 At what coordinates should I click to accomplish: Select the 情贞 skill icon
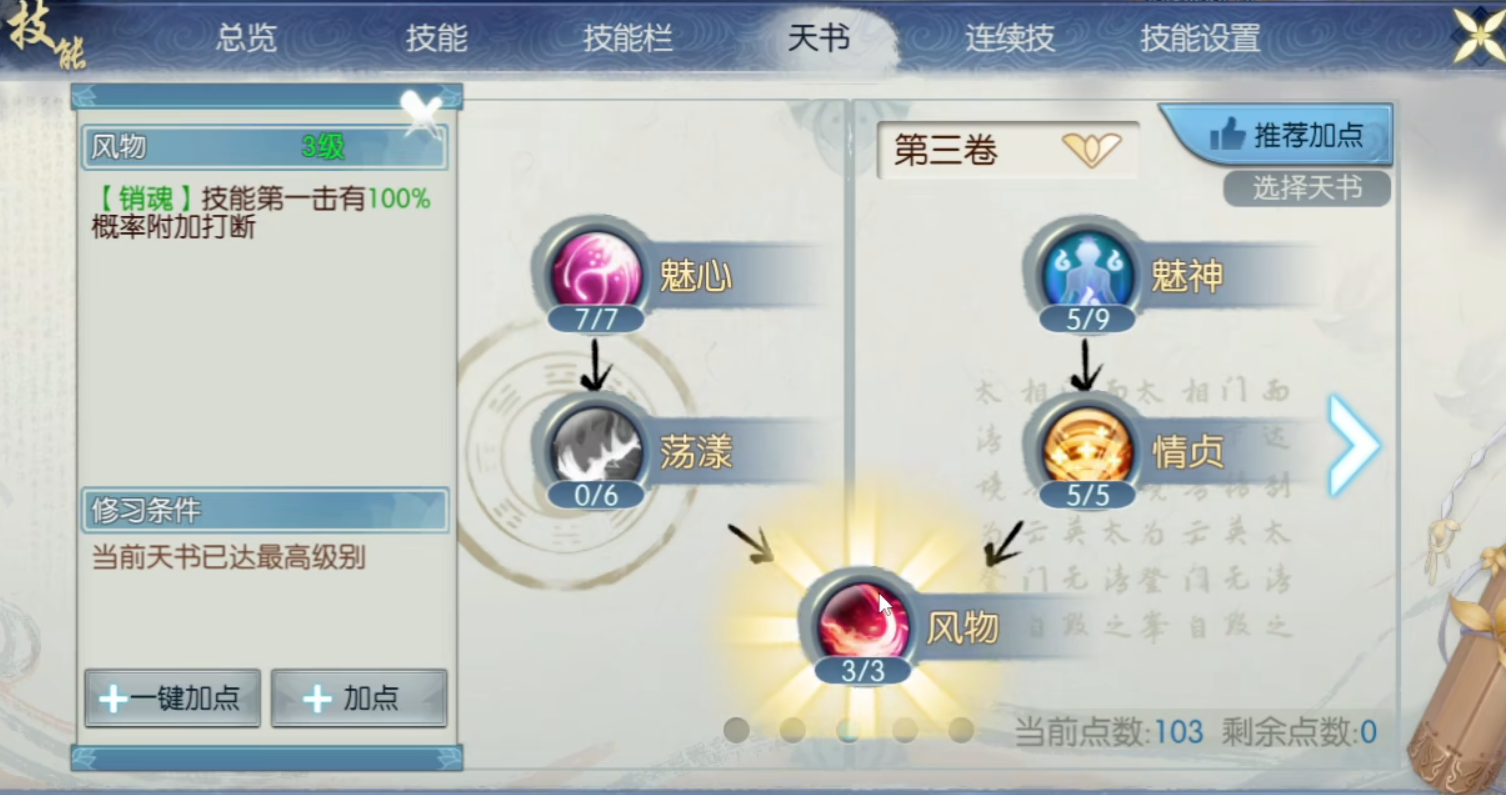1086,445
